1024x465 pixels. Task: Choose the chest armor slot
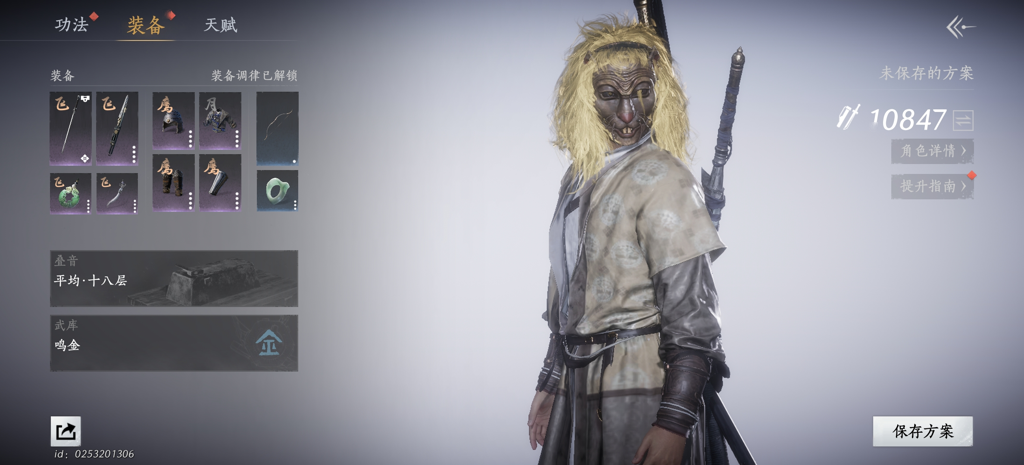pyautogui.click(x=220, y=120)
